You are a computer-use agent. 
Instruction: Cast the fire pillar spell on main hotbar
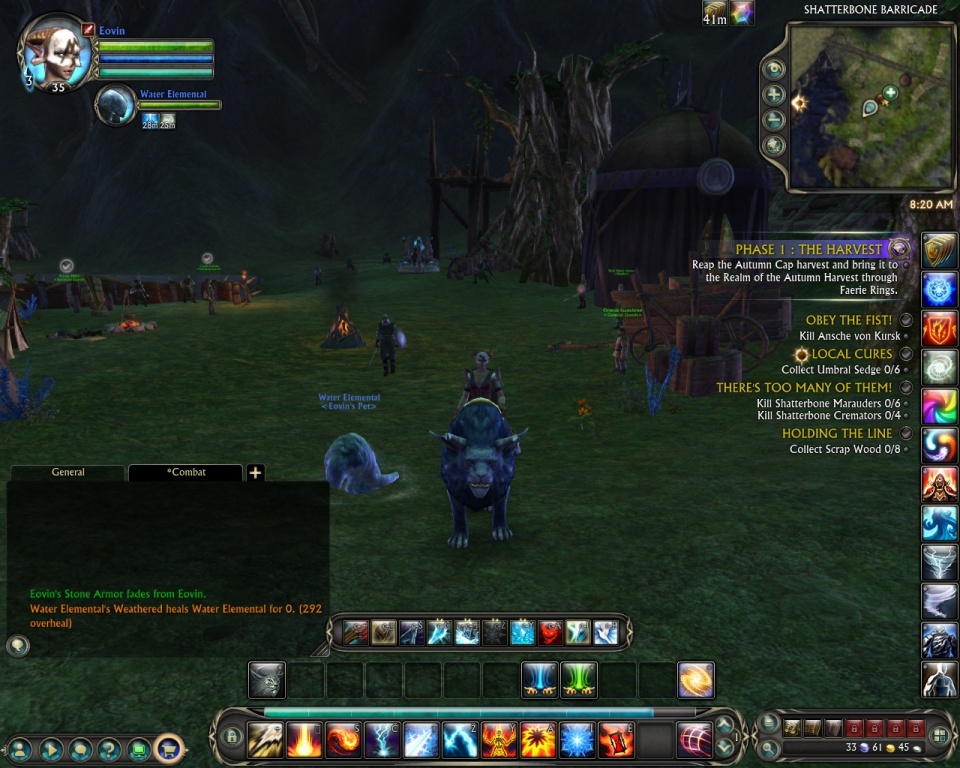(x=304, y=740)
